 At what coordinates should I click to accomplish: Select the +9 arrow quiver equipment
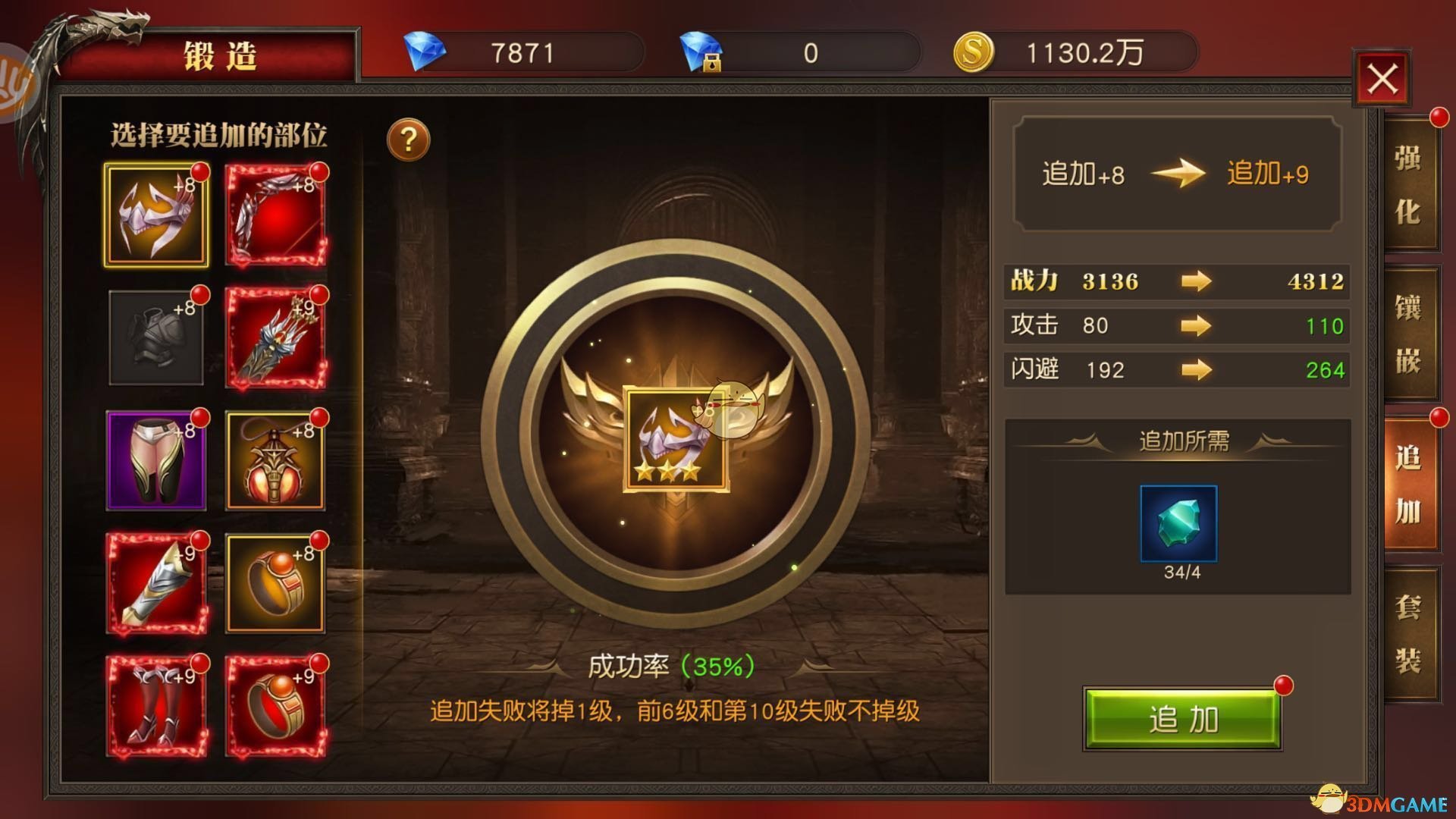276,336
